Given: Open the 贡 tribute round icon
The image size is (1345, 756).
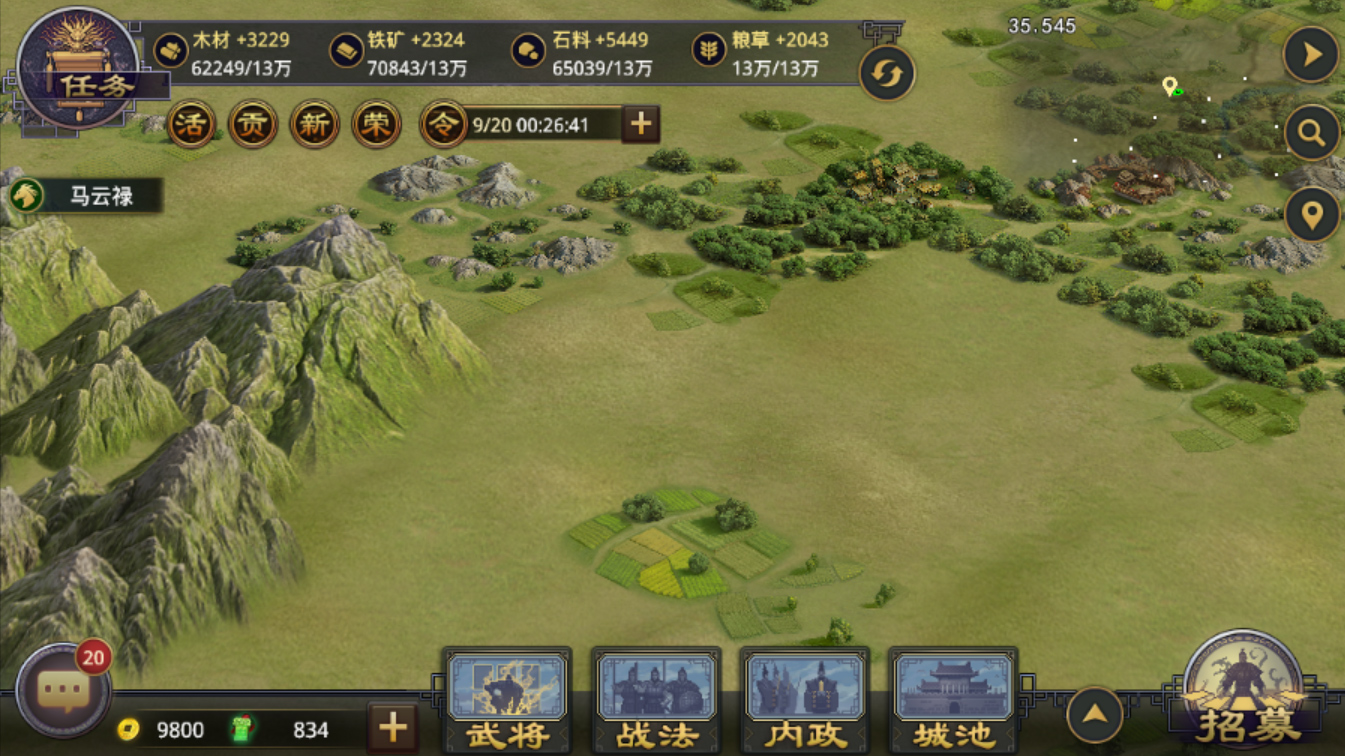Looking at the screenshot, I should pos(253,125).
